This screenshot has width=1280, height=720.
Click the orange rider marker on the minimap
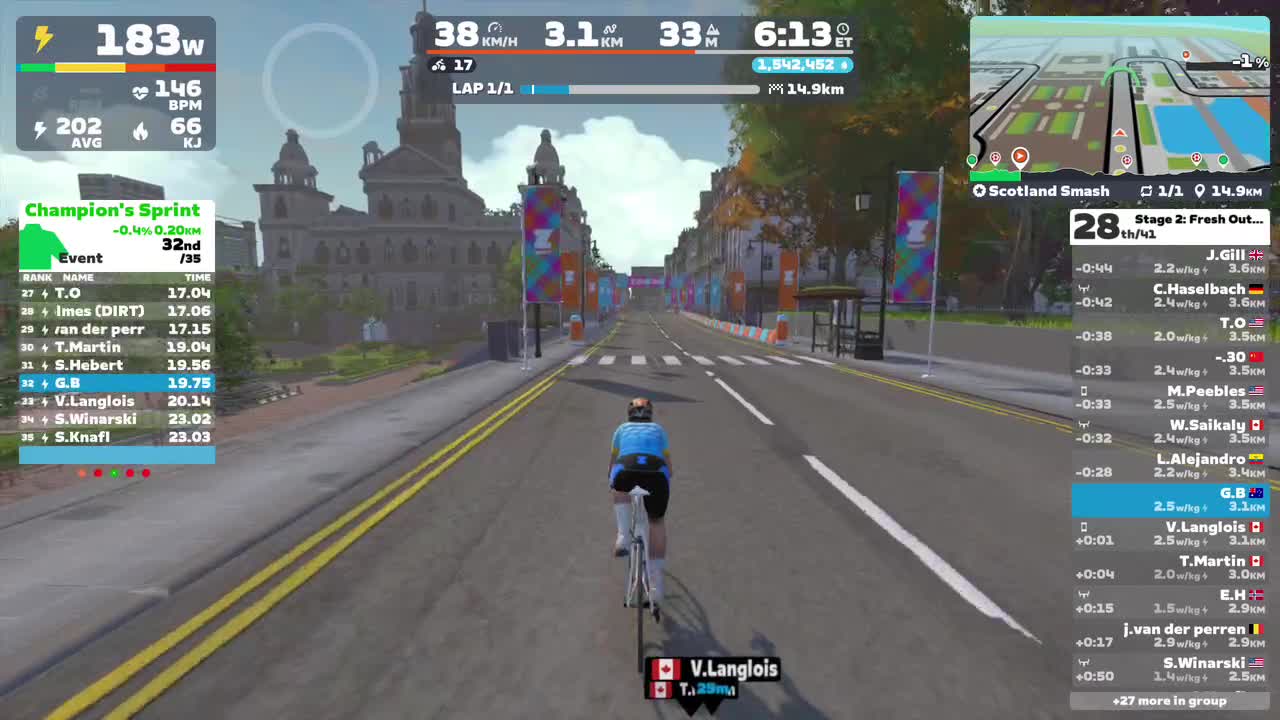click(1020, 156)
